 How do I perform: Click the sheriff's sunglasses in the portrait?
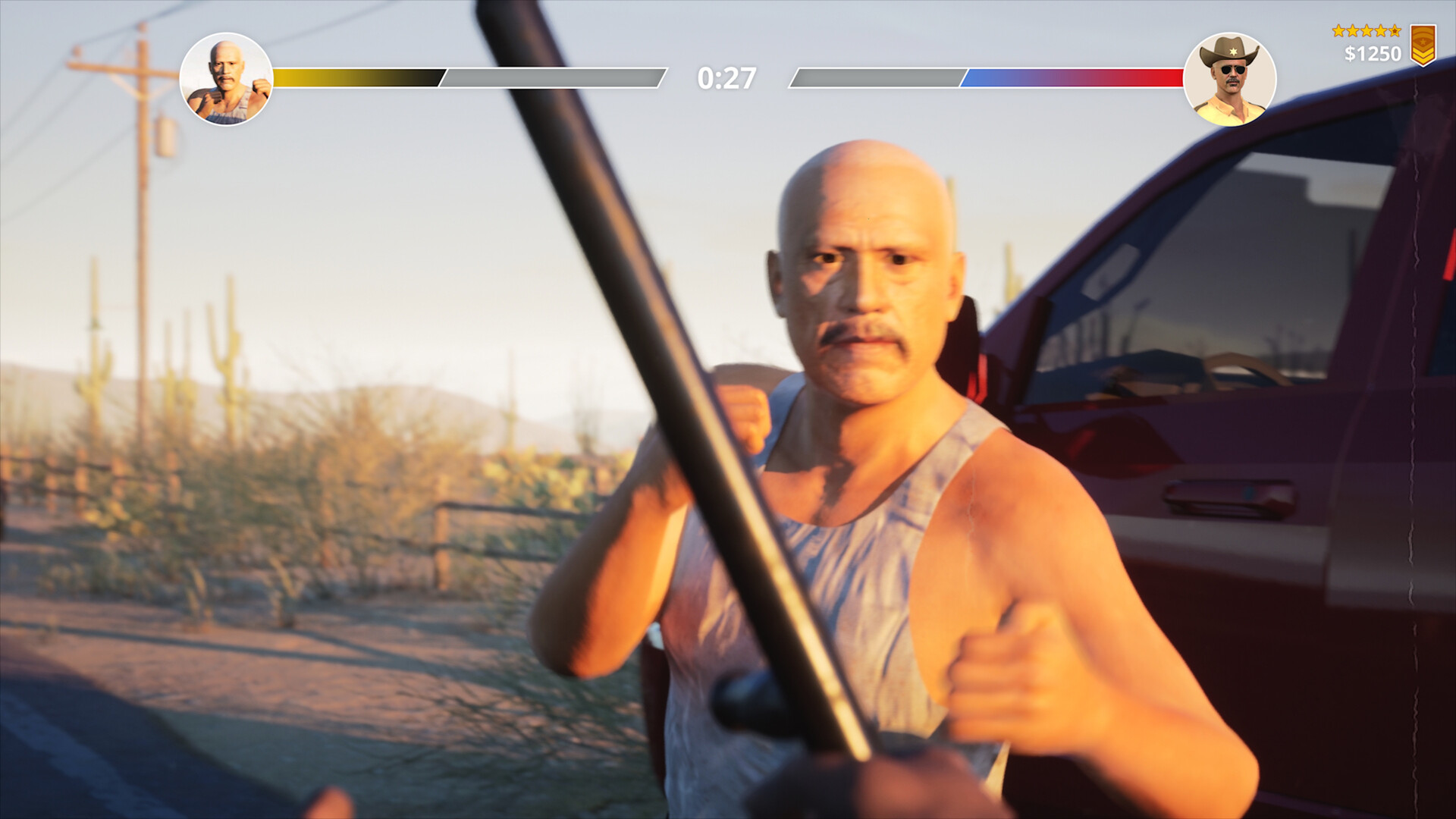[1232, 71]
